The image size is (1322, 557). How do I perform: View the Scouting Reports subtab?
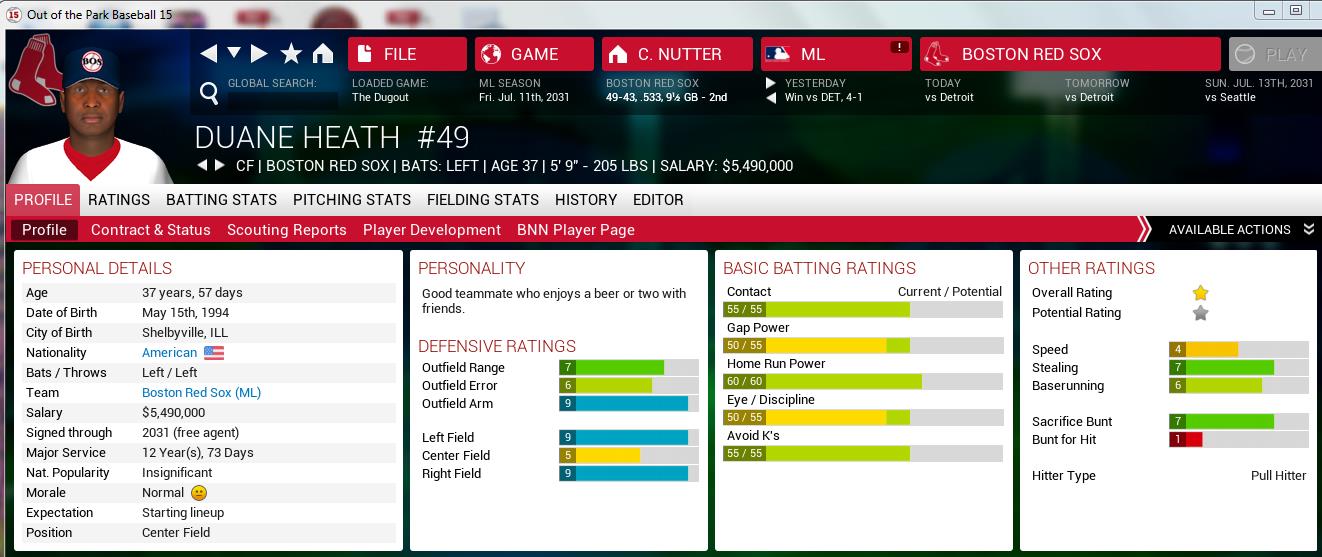[287, 230]
